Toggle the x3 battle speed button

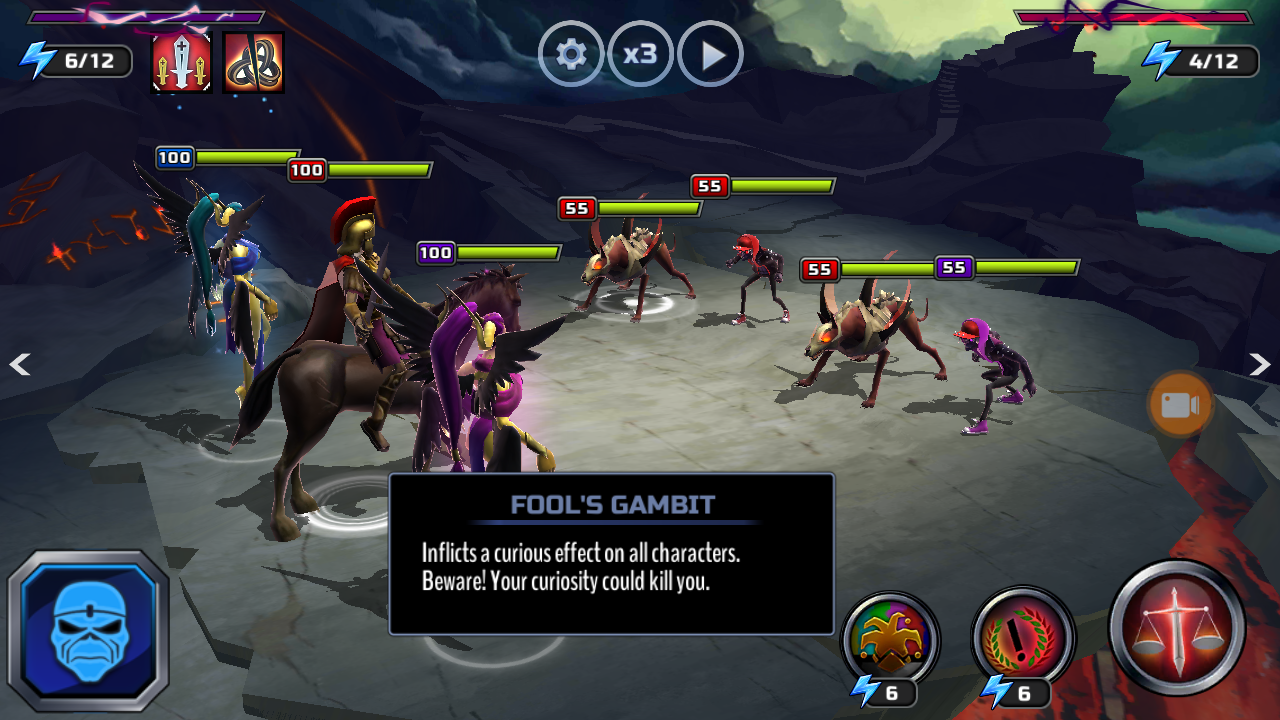point(640,54)
